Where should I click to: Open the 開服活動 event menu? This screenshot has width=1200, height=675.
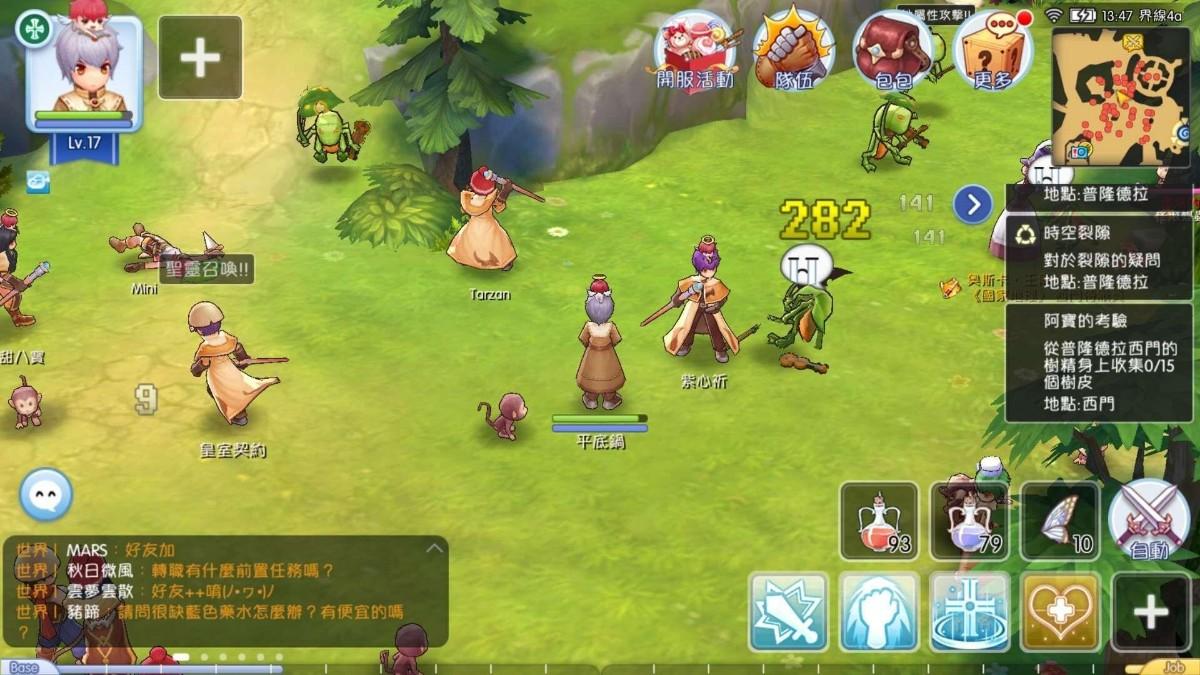point(695,50)
